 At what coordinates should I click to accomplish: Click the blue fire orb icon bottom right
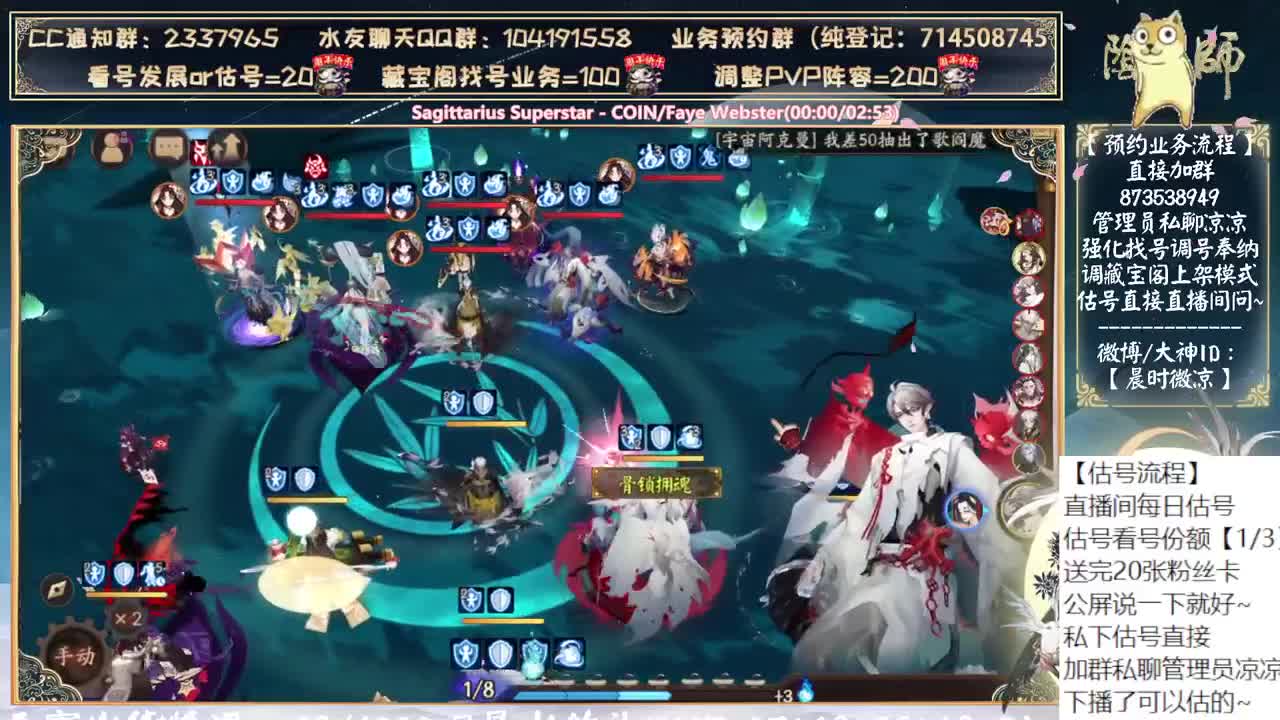click(x=806, y=693)
